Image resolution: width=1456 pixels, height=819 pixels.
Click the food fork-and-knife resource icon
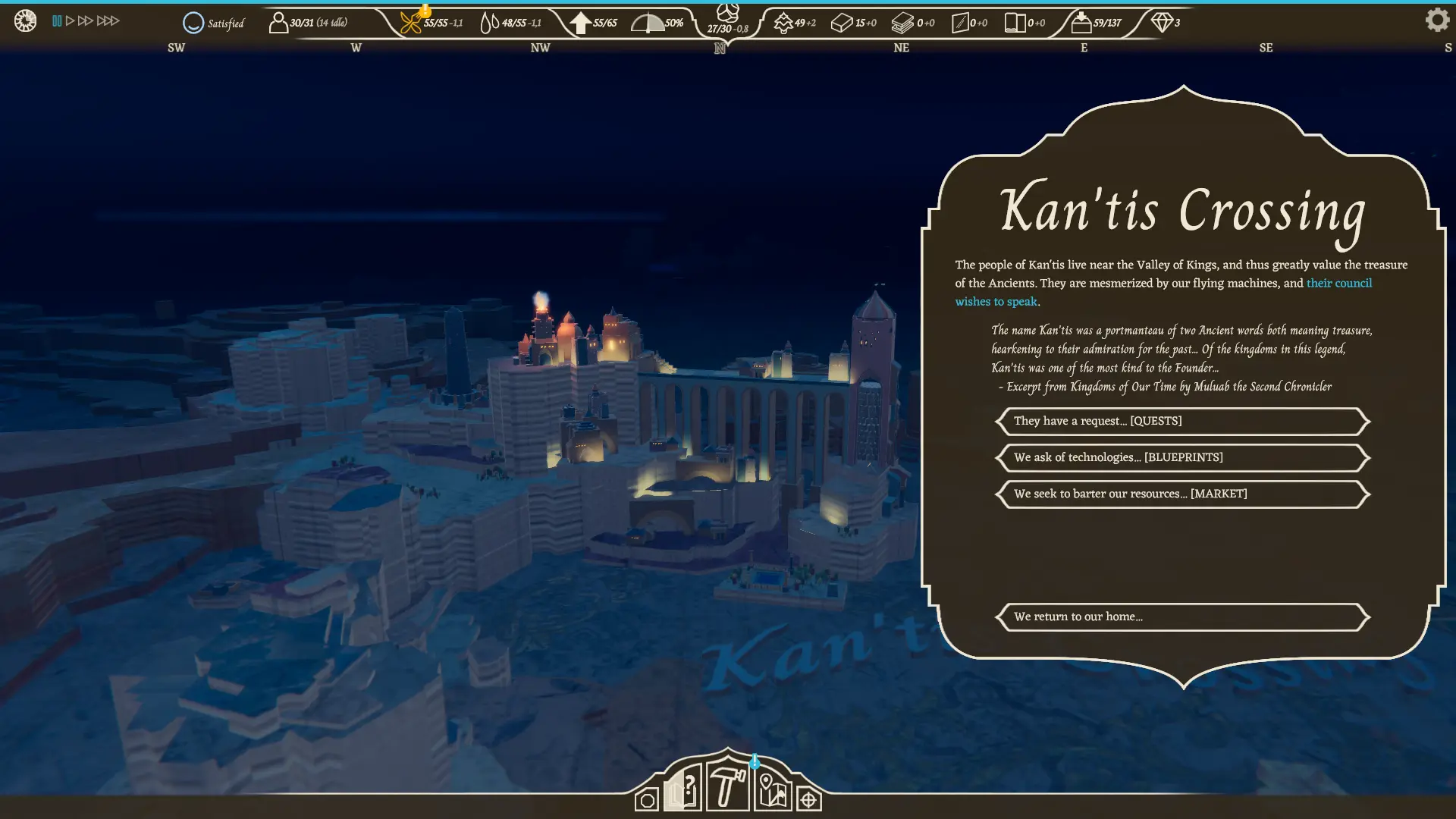pos(410,23)
